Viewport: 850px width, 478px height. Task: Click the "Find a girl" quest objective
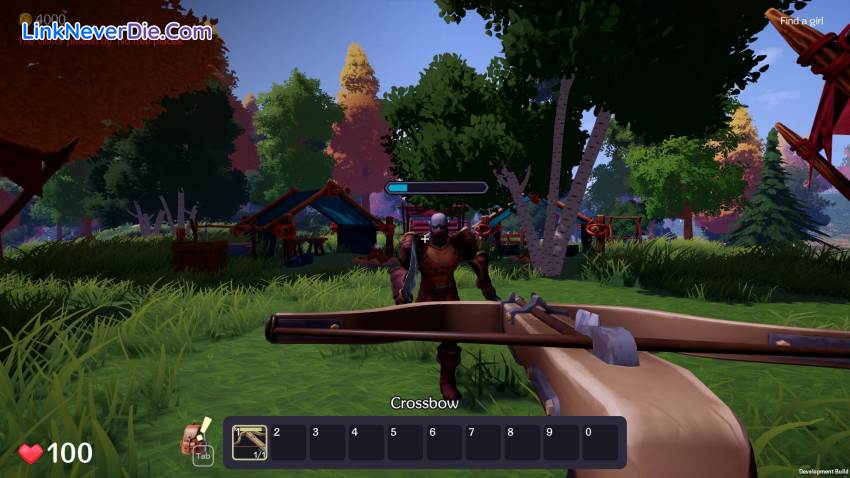[x=800, y=21]
